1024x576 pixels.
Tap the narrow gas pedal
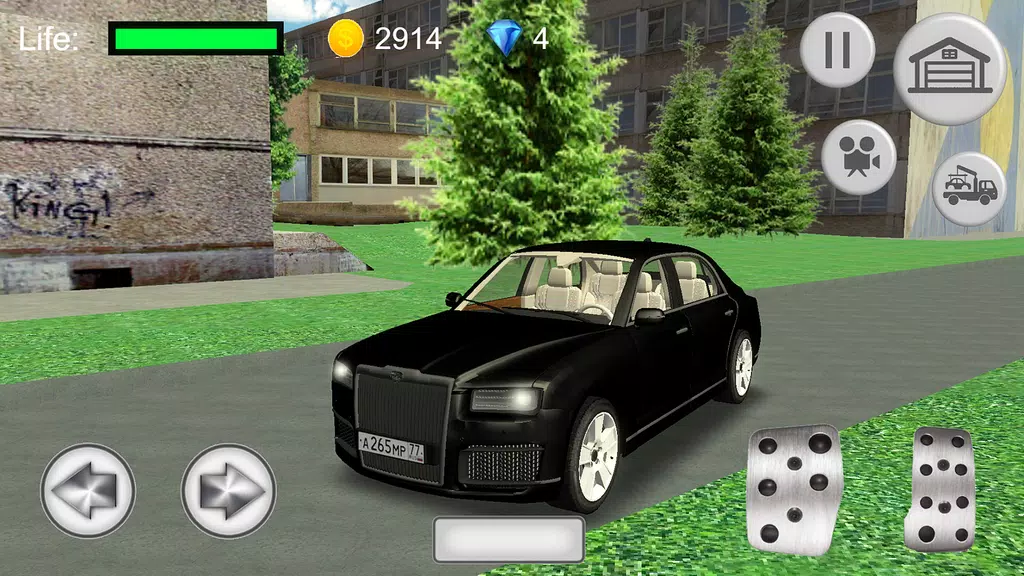point(939,489)
